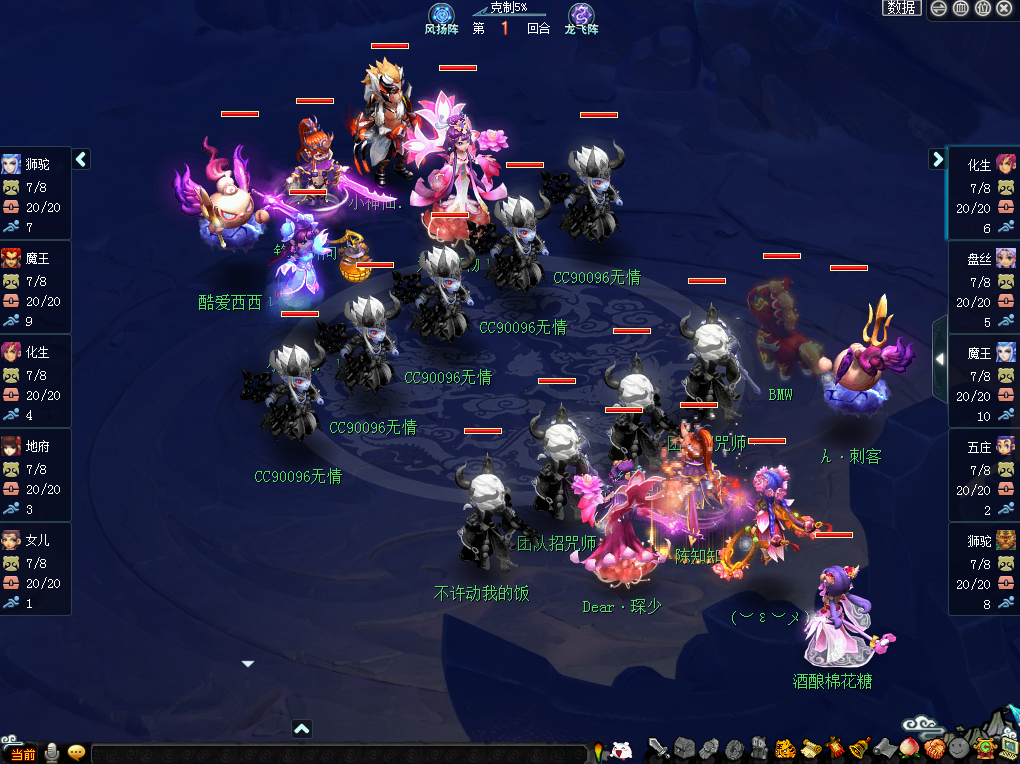Open the chat bubble emoticon button
This screenshot has width=1020, height=764.
click(76, 753)
